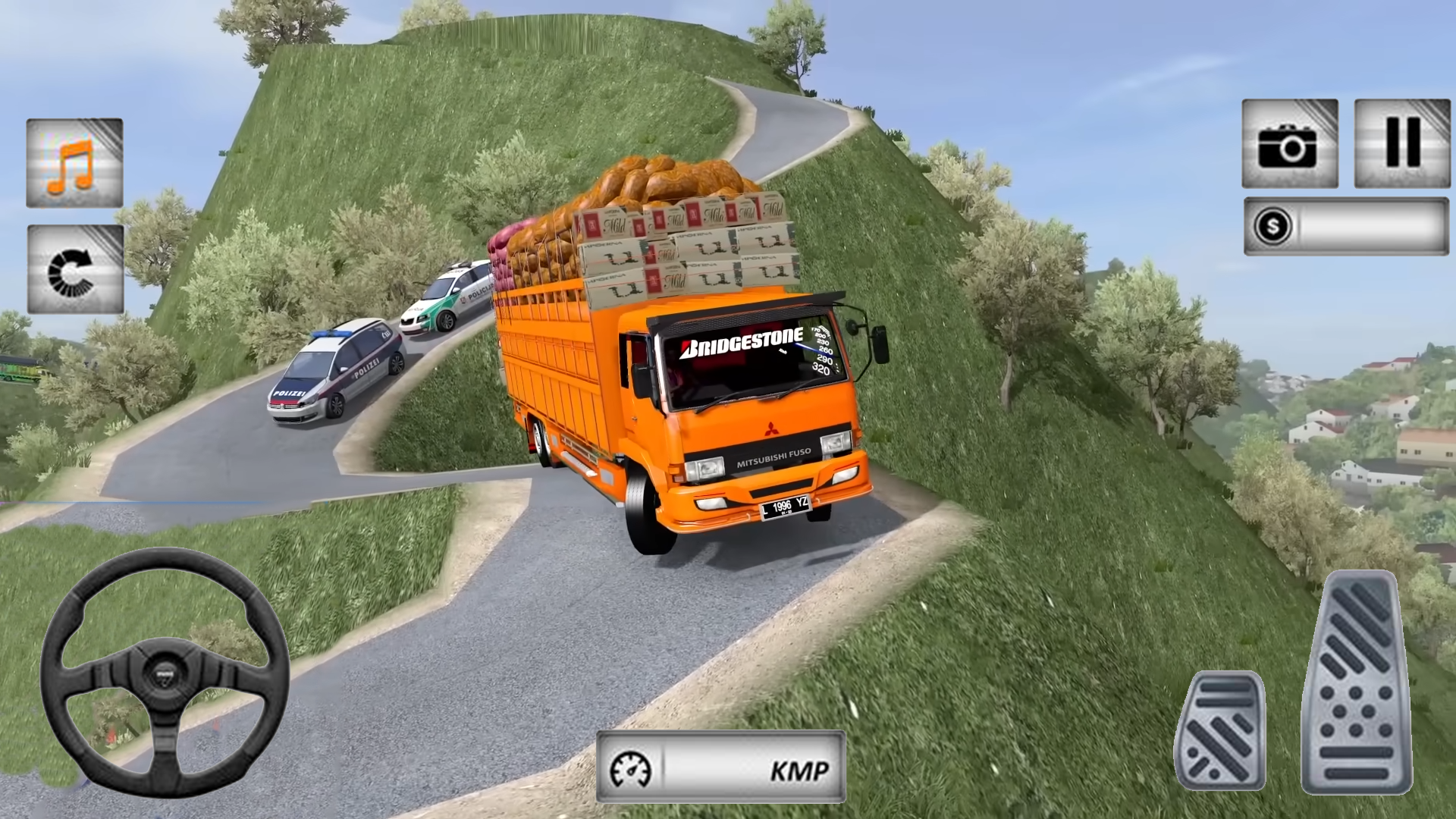The image size is (1456, 819).
Task: Click the Mitsubishi logo on the truck front
Action: coord(773,428)
